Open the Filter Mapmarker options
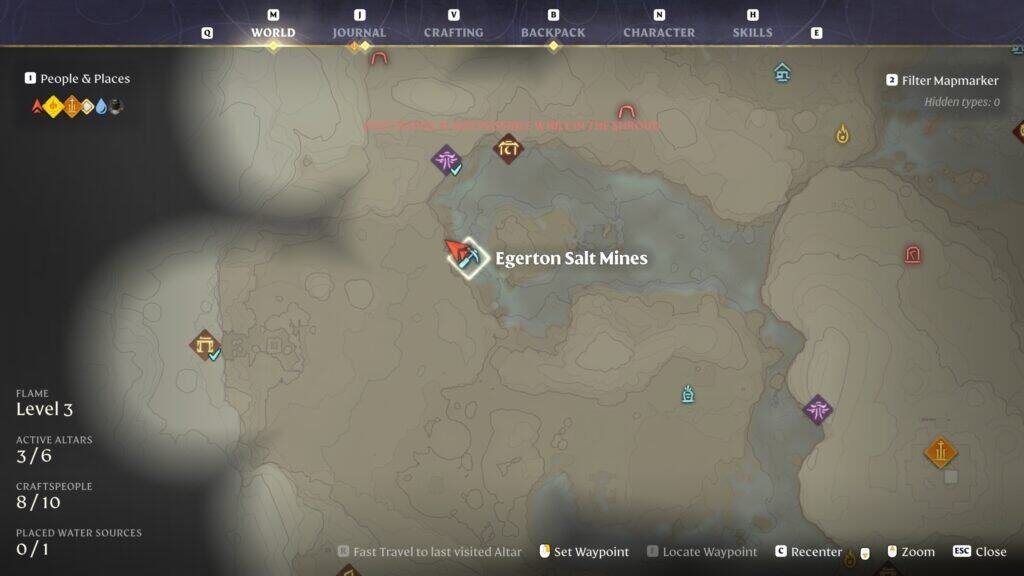This screenshot has height=576, width=1024. tap(949, 81)
